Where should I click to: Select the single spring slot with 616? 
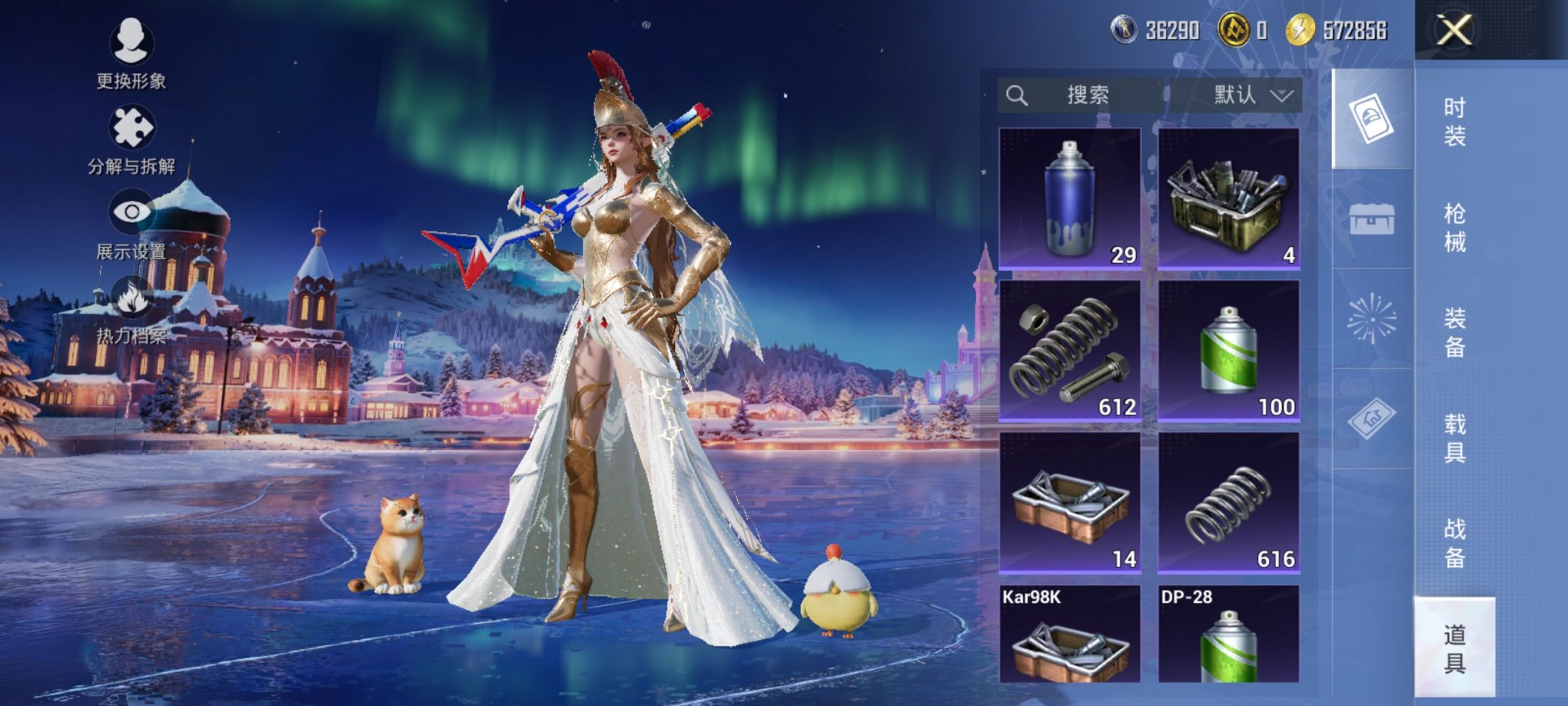[1228, 503]
